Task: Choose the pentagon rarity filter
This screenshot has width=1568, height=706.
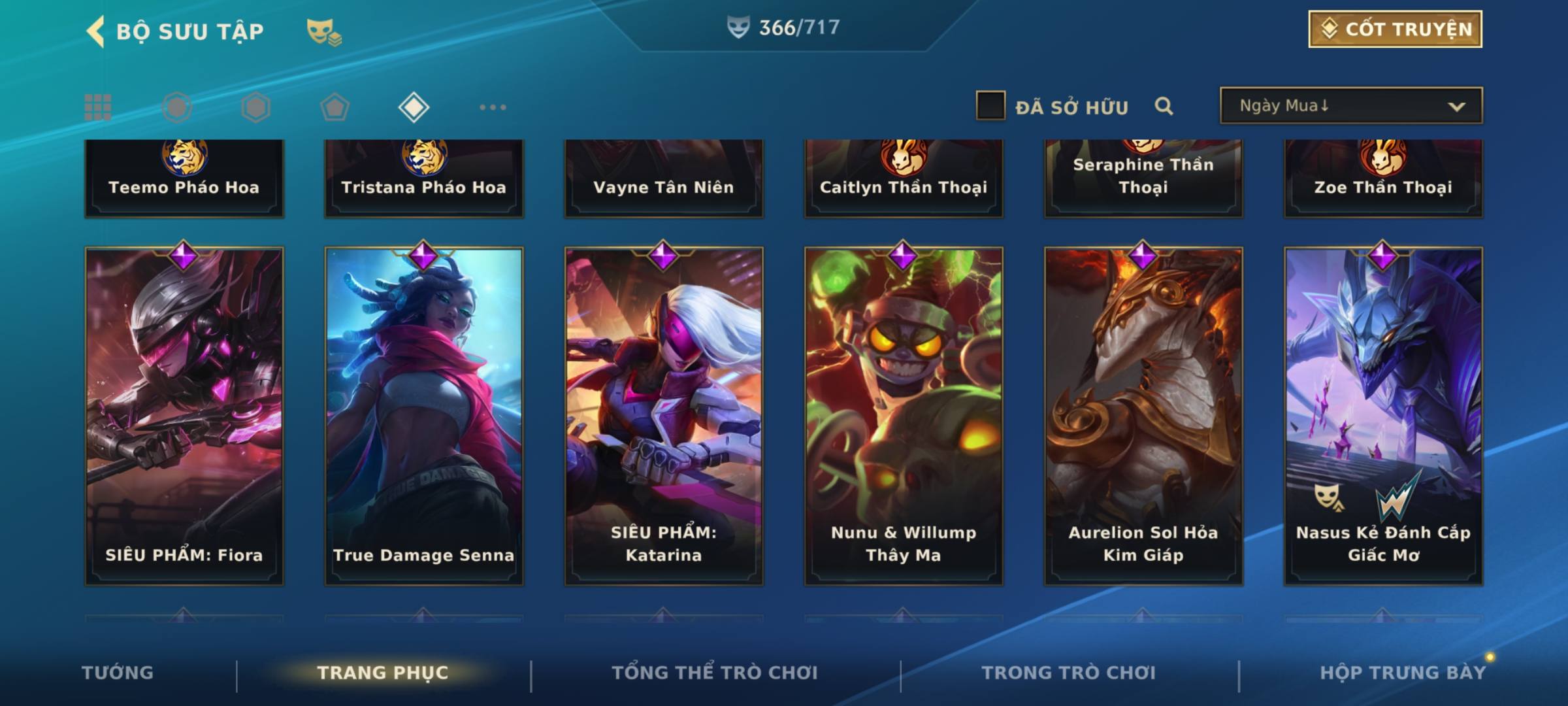Action: coord(335,107)
